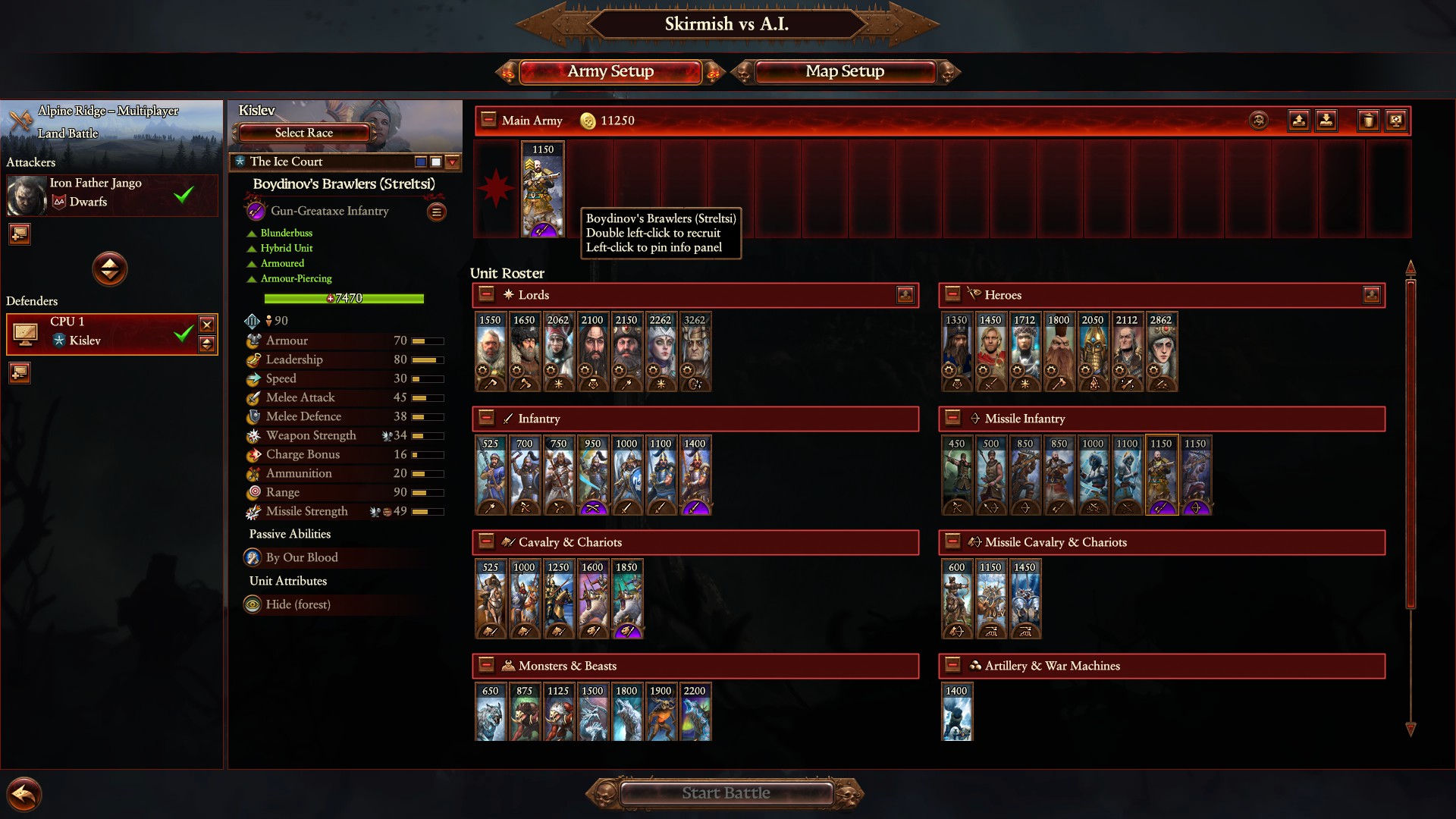1456x819 pixels.
Task: Collapse the Heroes roster section
Action: click(953, 294)
